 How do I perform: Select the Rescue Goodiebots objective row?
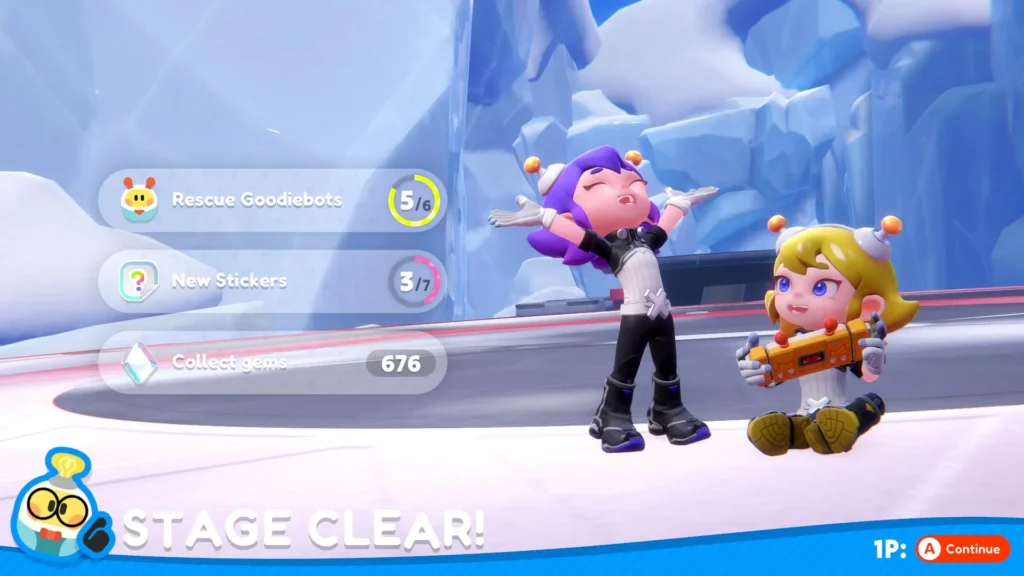[272, 200]
